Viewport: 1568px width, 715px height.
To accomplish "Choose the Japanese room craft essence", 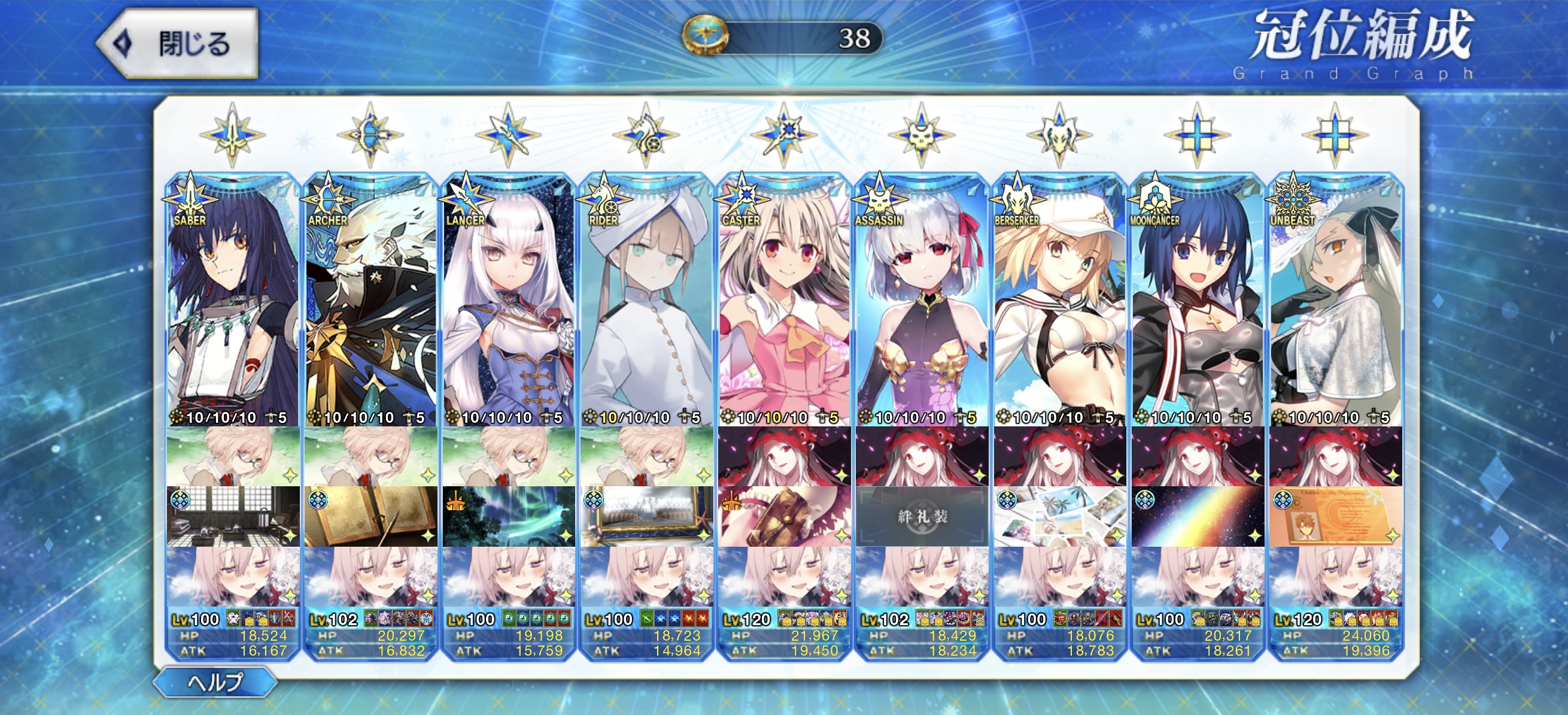I will [233, 516].
